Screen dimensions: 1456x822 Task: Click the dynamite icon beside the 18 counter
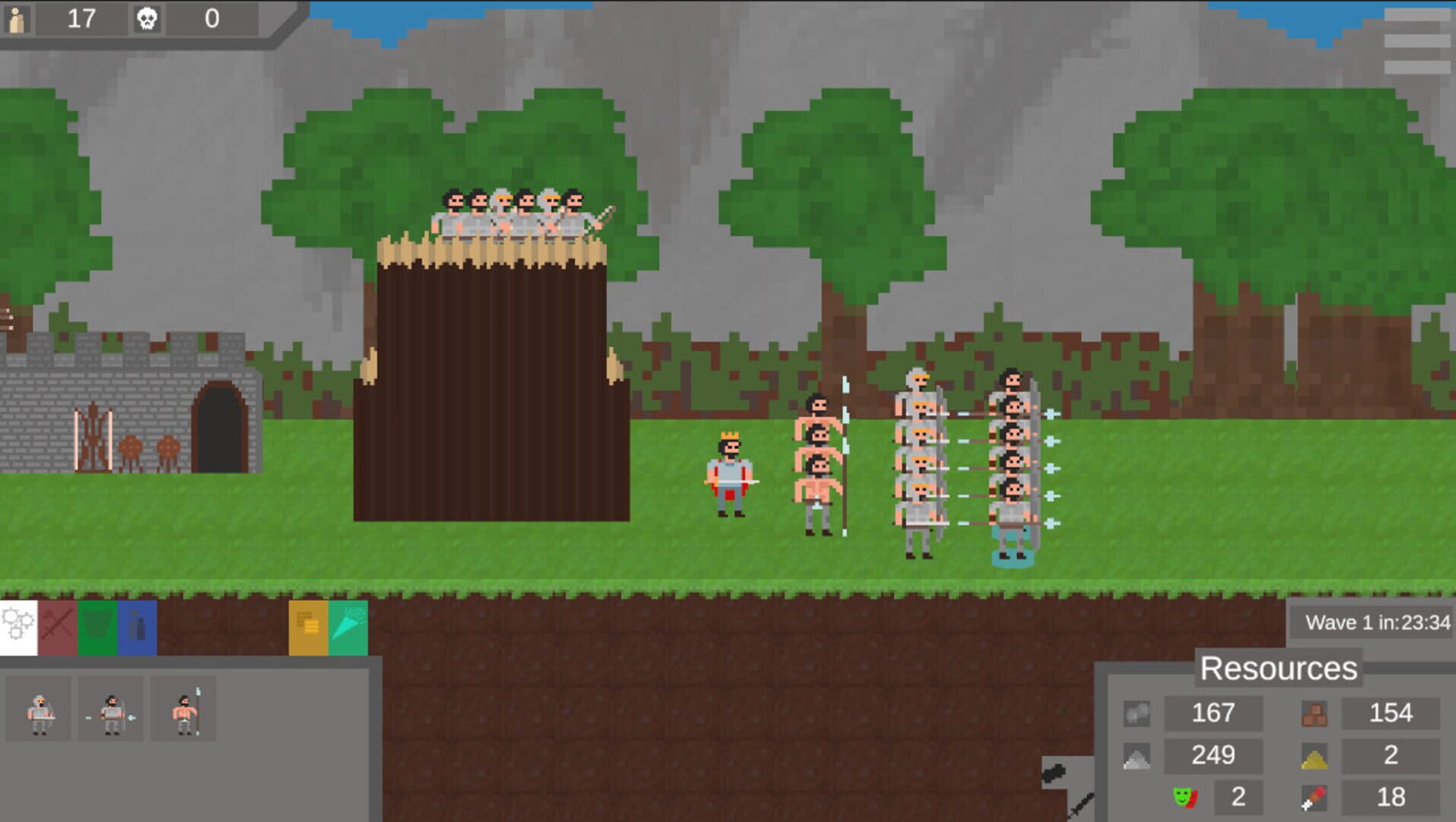1315,797
